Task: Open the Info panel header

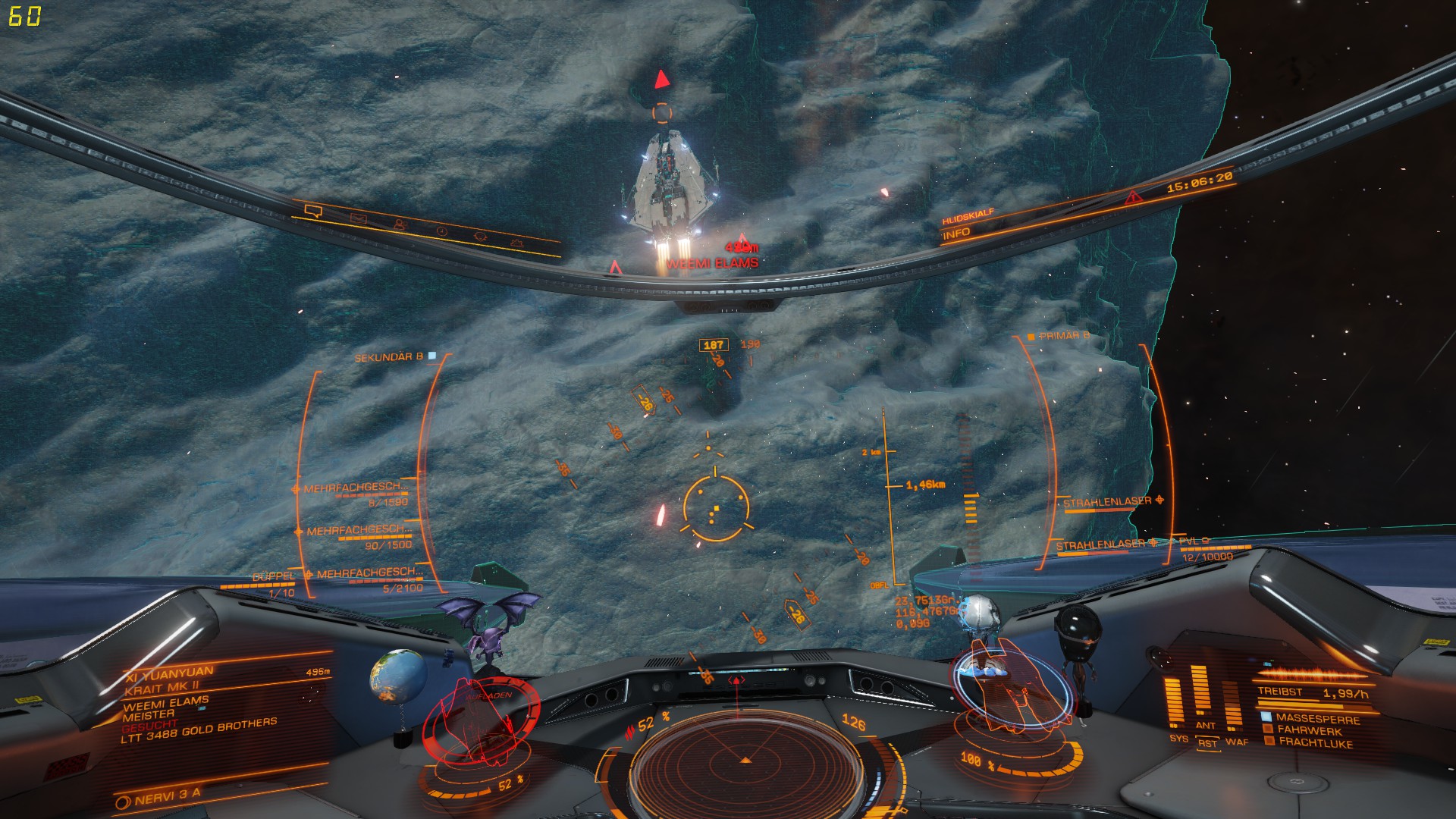Action: 957,234
